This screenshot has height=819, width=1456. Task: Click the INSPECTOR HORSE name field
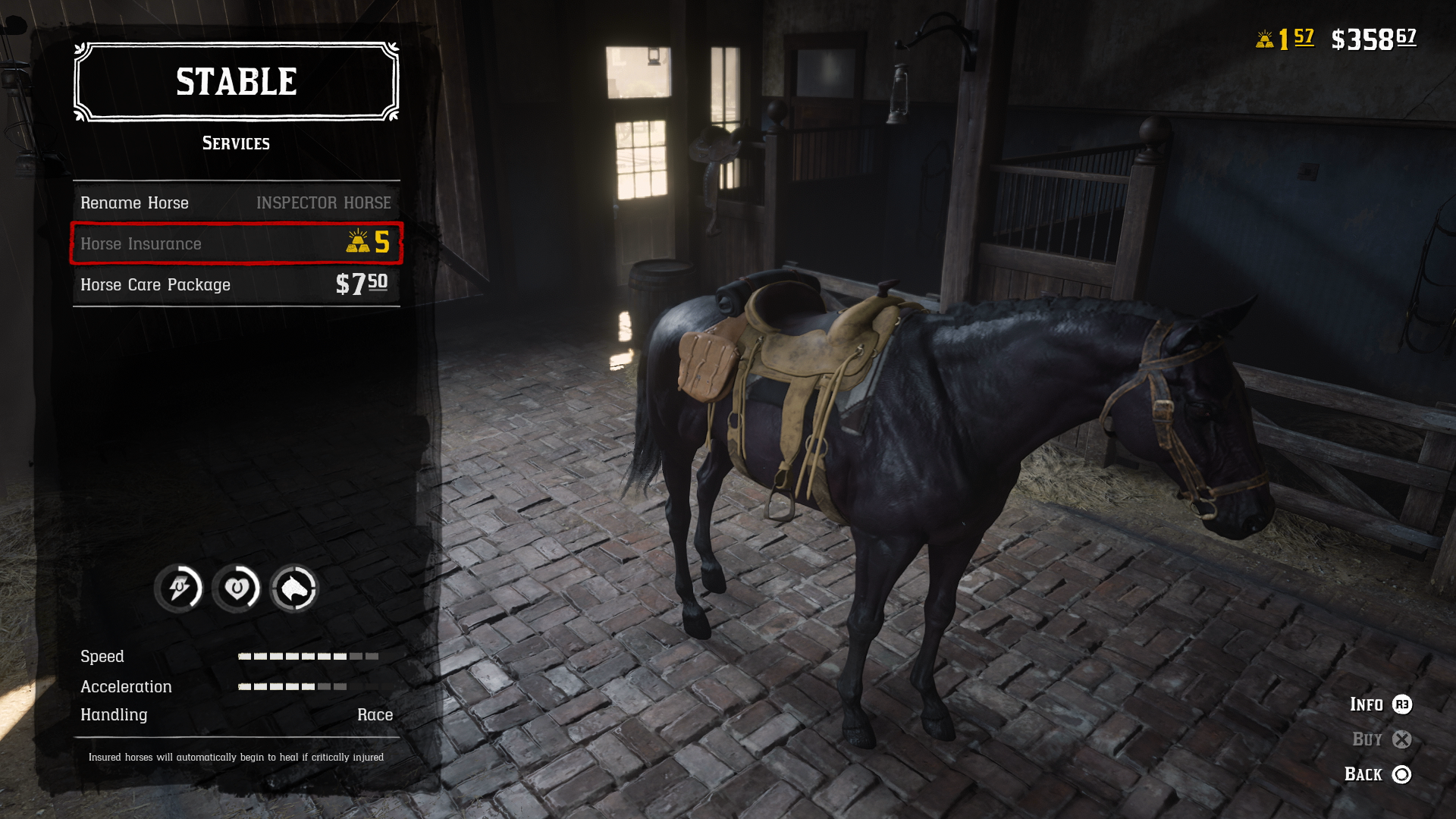coord(324,202)
